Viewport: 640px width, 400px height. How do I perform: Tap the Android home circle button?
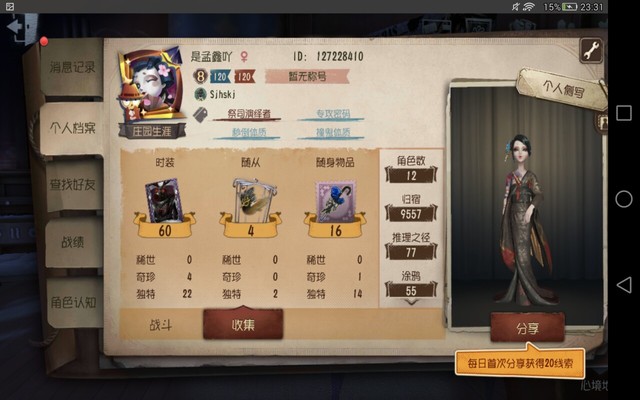[624, 199]
